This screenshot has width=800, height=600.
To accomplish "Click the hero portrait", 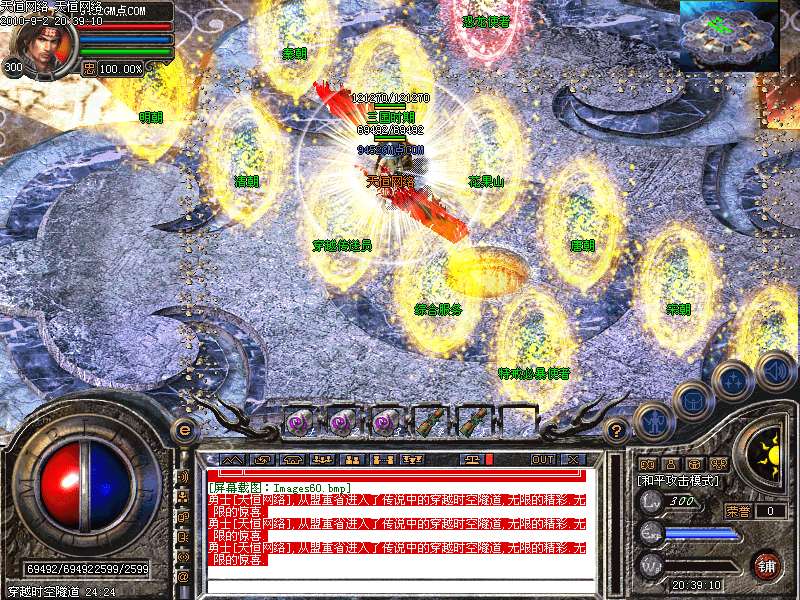I will pos(42,44).
